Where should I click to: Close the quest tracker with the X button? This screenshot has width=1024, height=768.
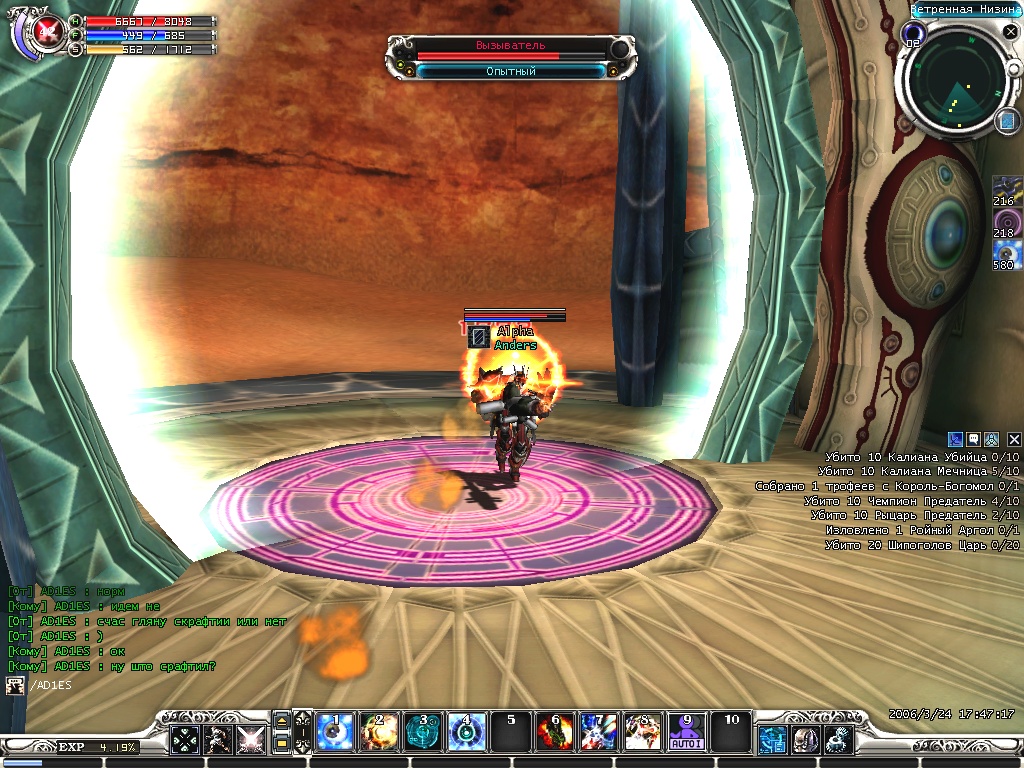pos(1014,439)
